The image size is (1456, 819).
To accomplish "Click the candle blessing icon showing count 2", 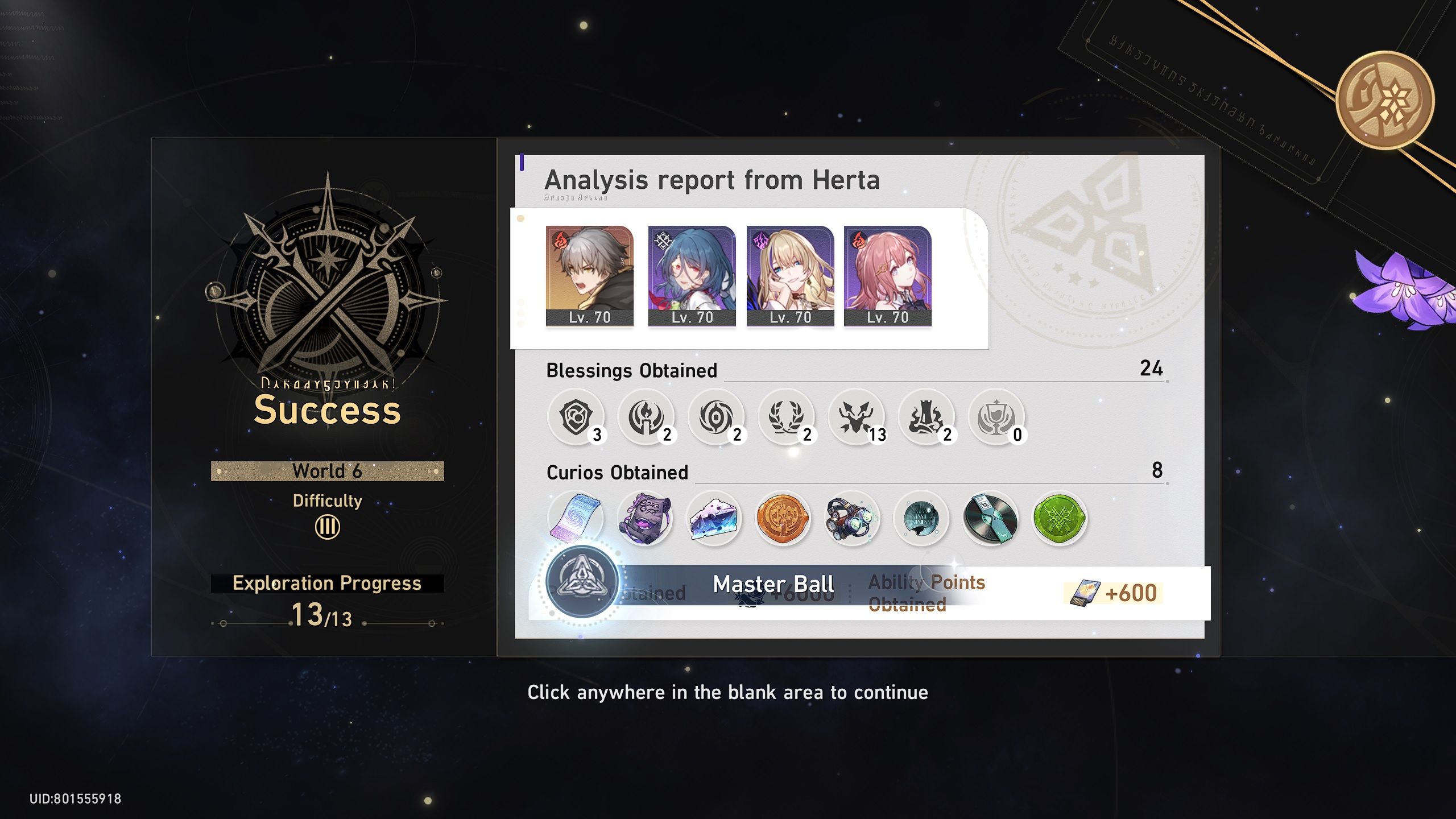I will coord(647,418).
